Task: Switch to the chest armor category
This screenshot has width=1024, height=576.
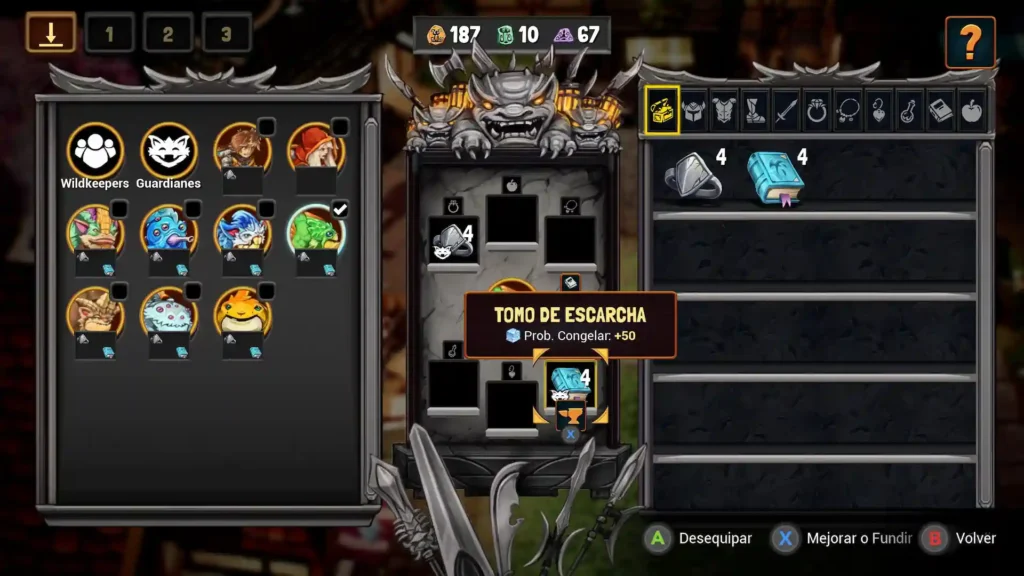Action: (724, 109)
